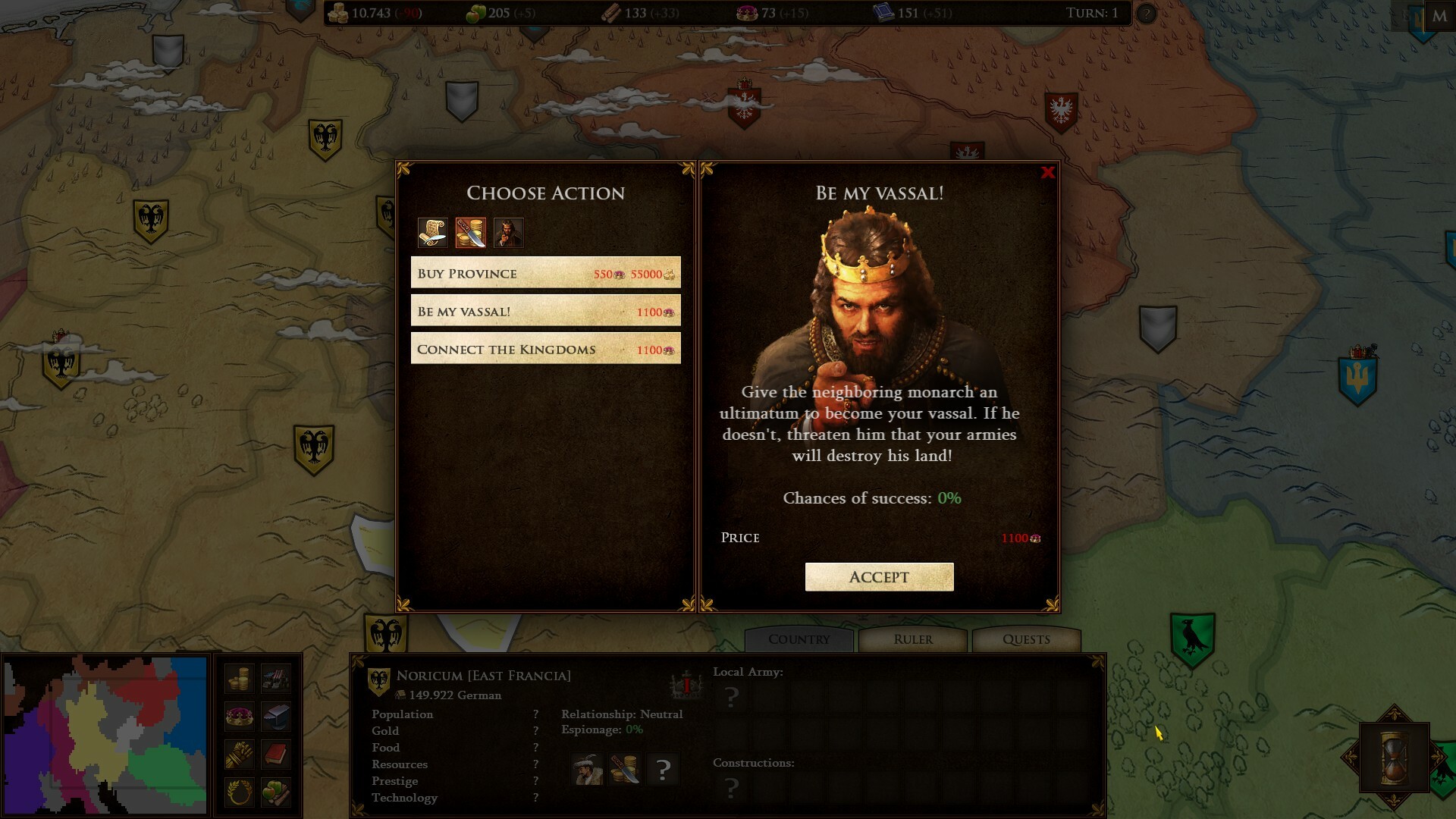Open the golden gauntlet fist panel
The image size is (1456, 819).
click(240, 755)
